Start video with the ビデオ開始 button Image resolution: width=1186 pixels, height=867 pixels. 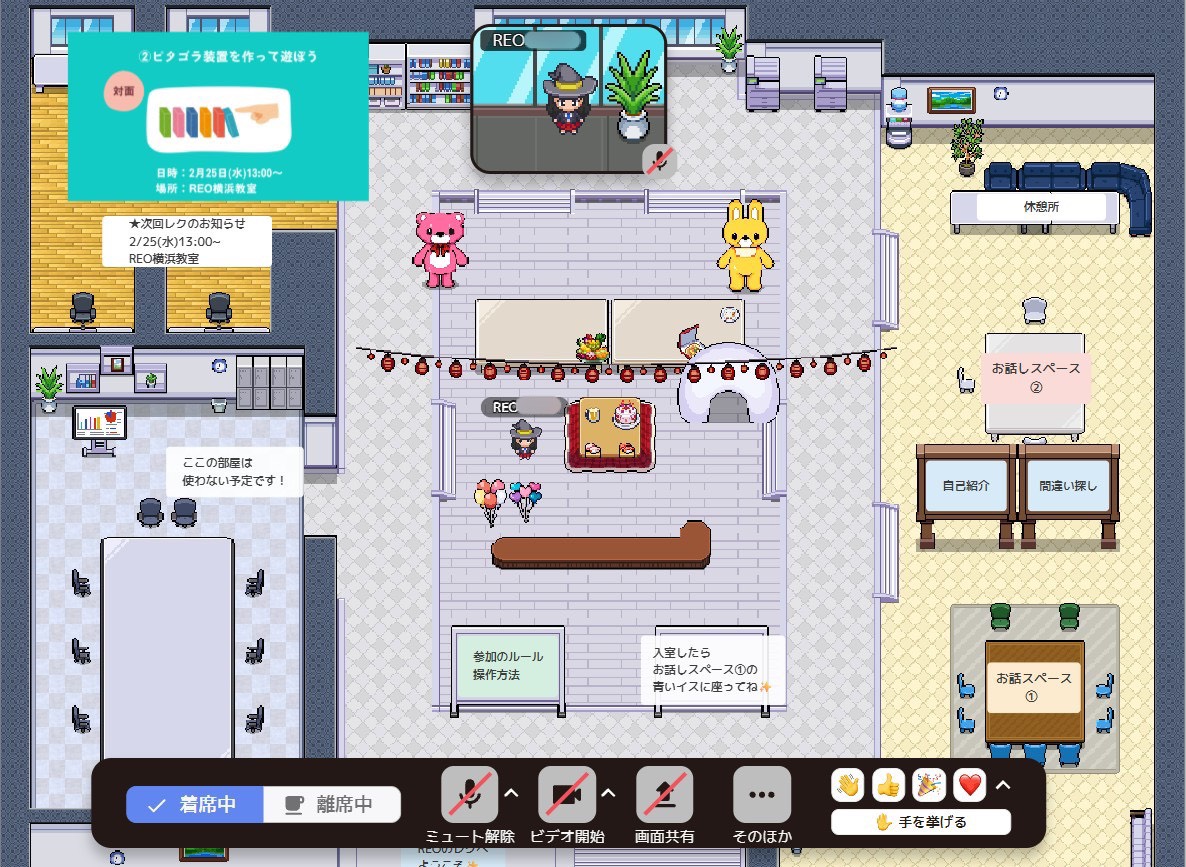coord(567,795)
